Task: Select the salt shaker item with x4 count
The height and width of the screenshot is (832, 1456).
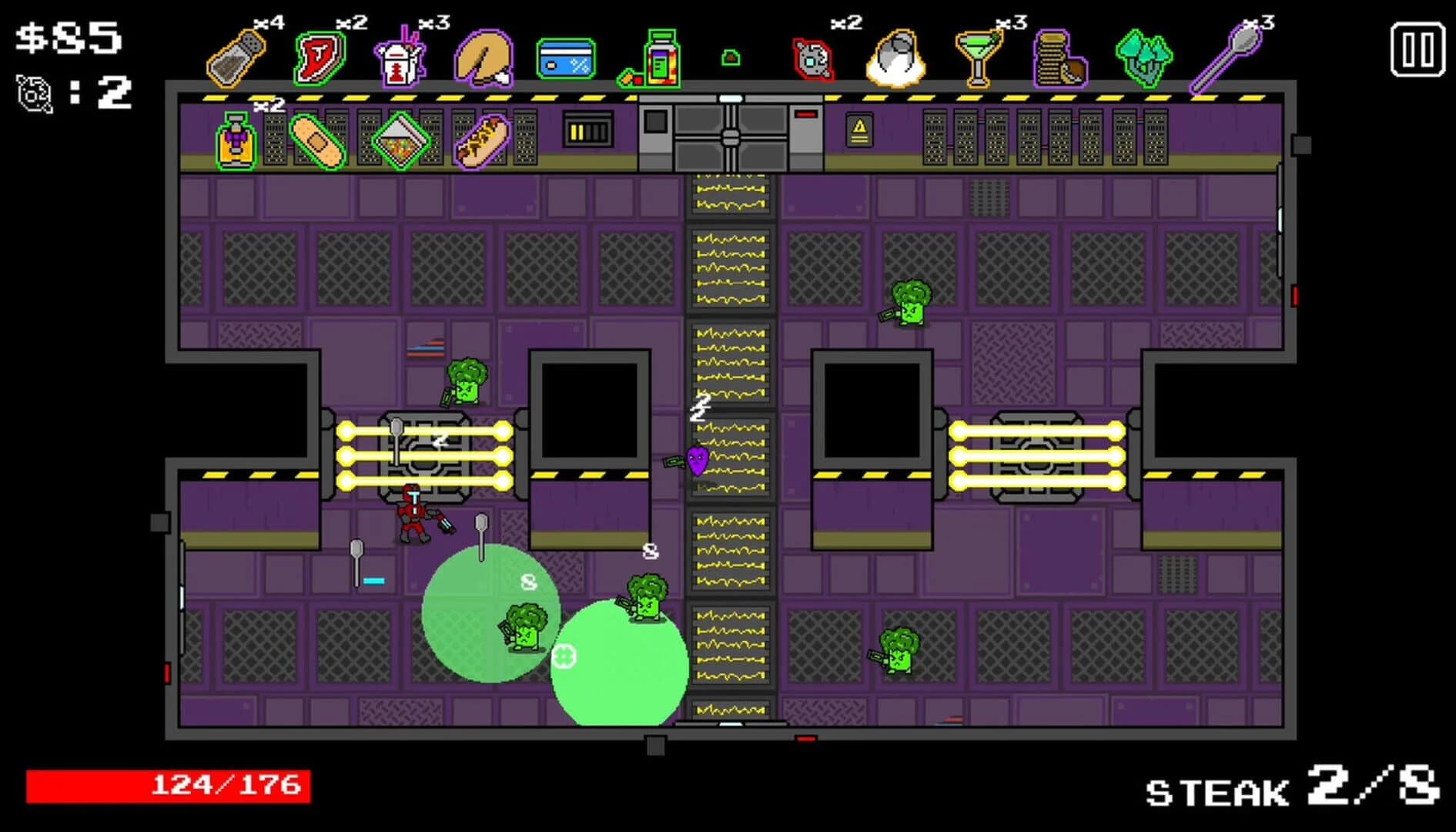Action: [235, 58]
